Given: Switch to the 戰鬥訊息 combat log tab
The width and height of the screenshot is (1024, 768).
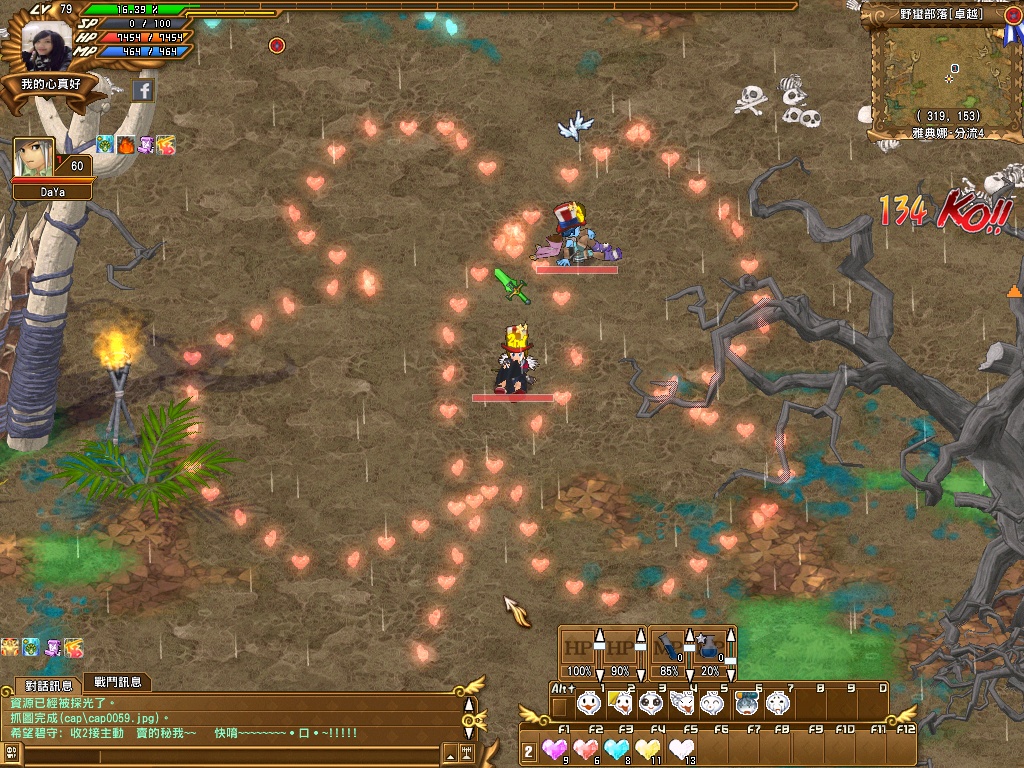Looking at the screenshot, I should click(x=117, y=682).
